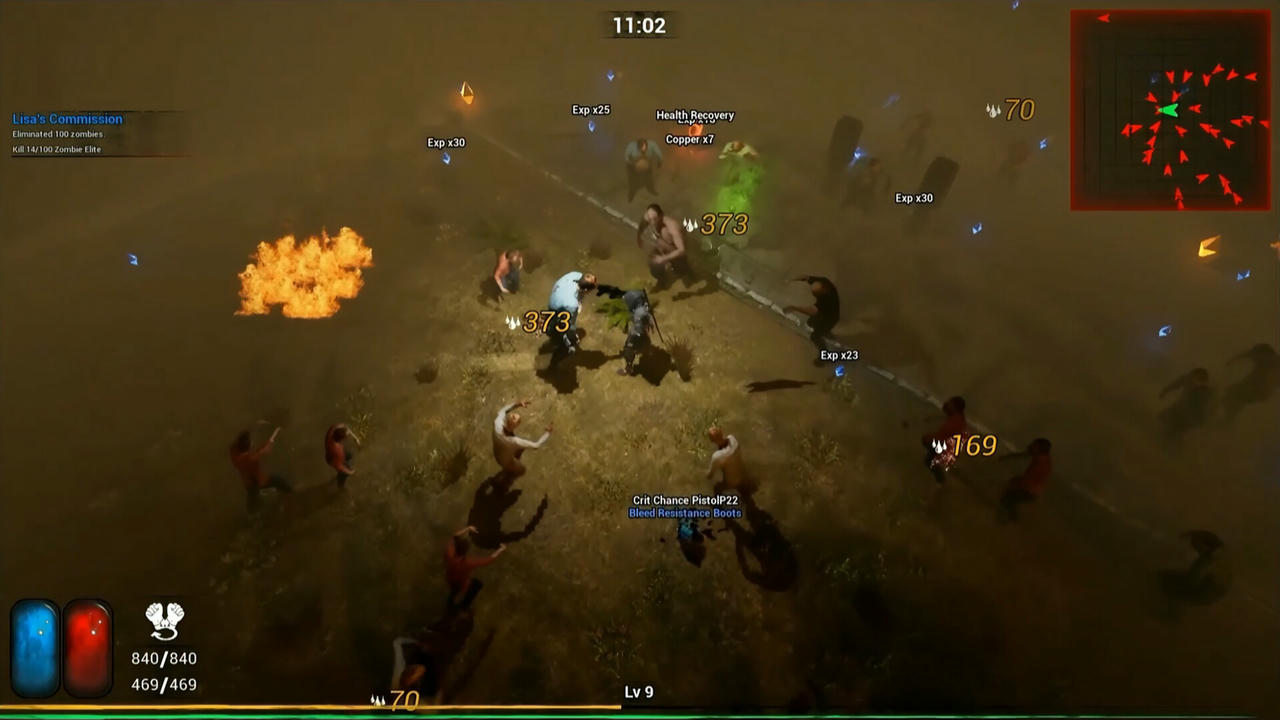Click the 11:02 match timer

pos(640,26)
